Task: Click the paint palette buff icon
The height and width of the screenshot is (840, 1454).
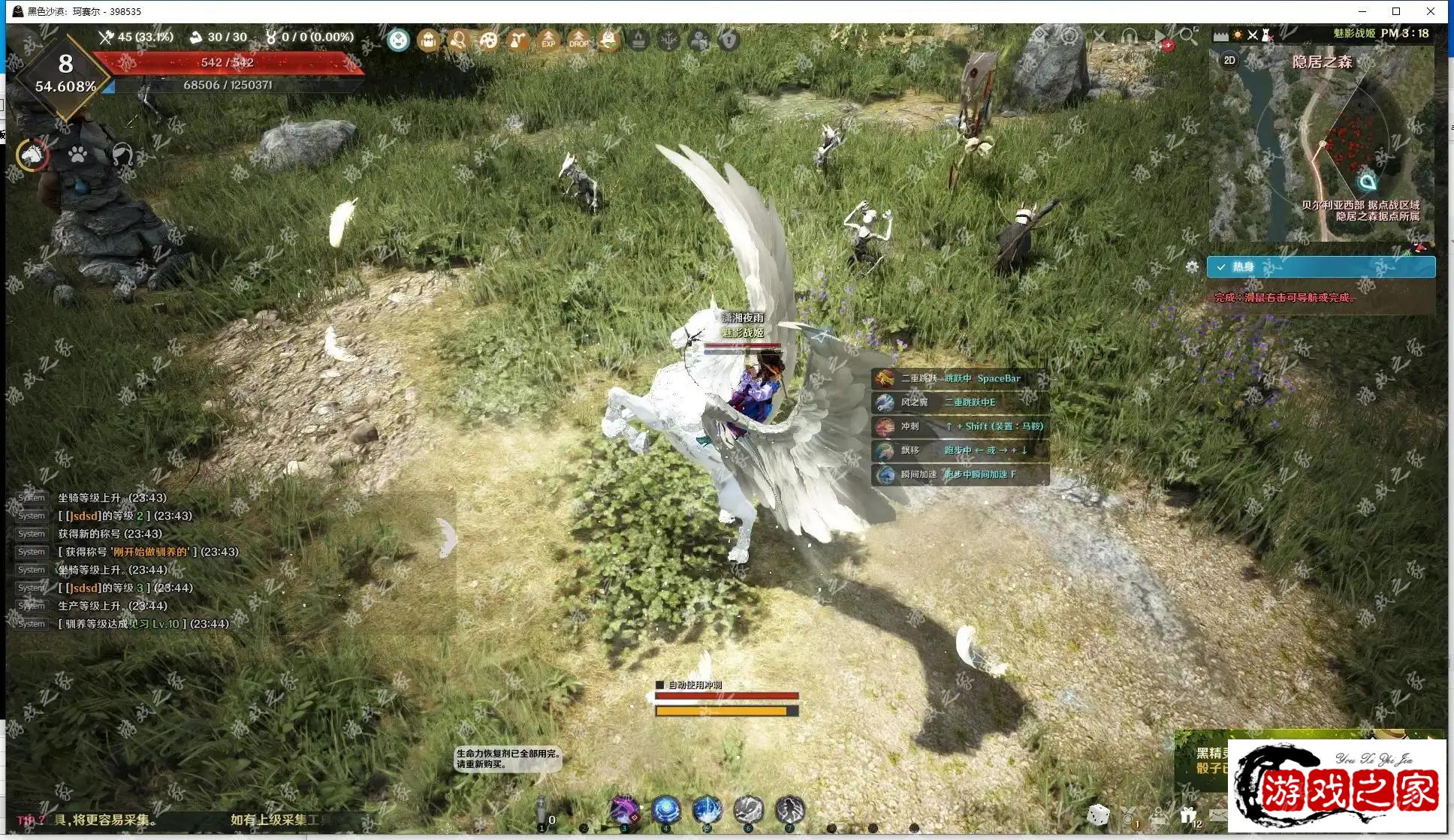Action: click(488, 40)
